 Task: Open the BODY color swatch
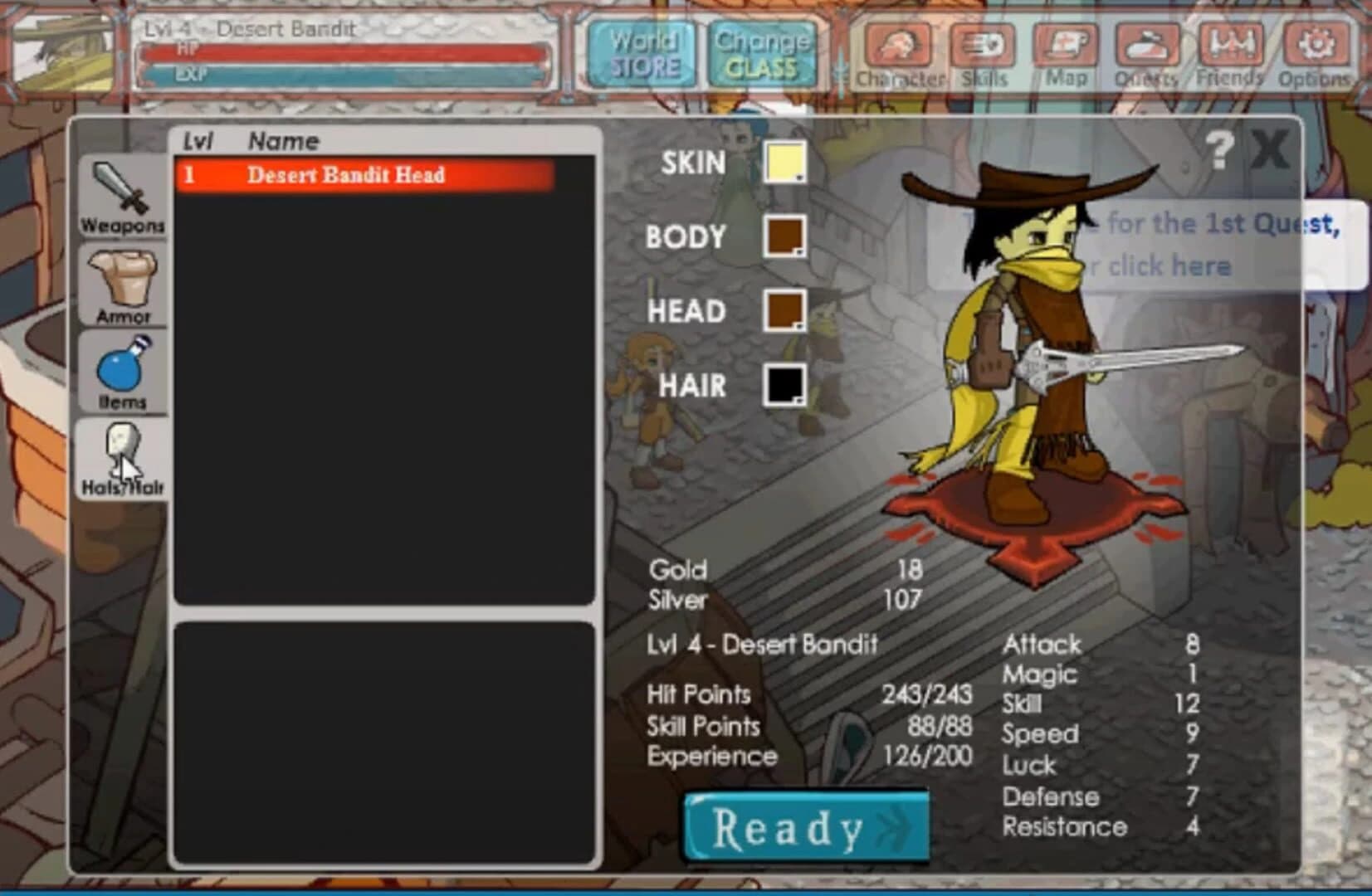[784, 237]
